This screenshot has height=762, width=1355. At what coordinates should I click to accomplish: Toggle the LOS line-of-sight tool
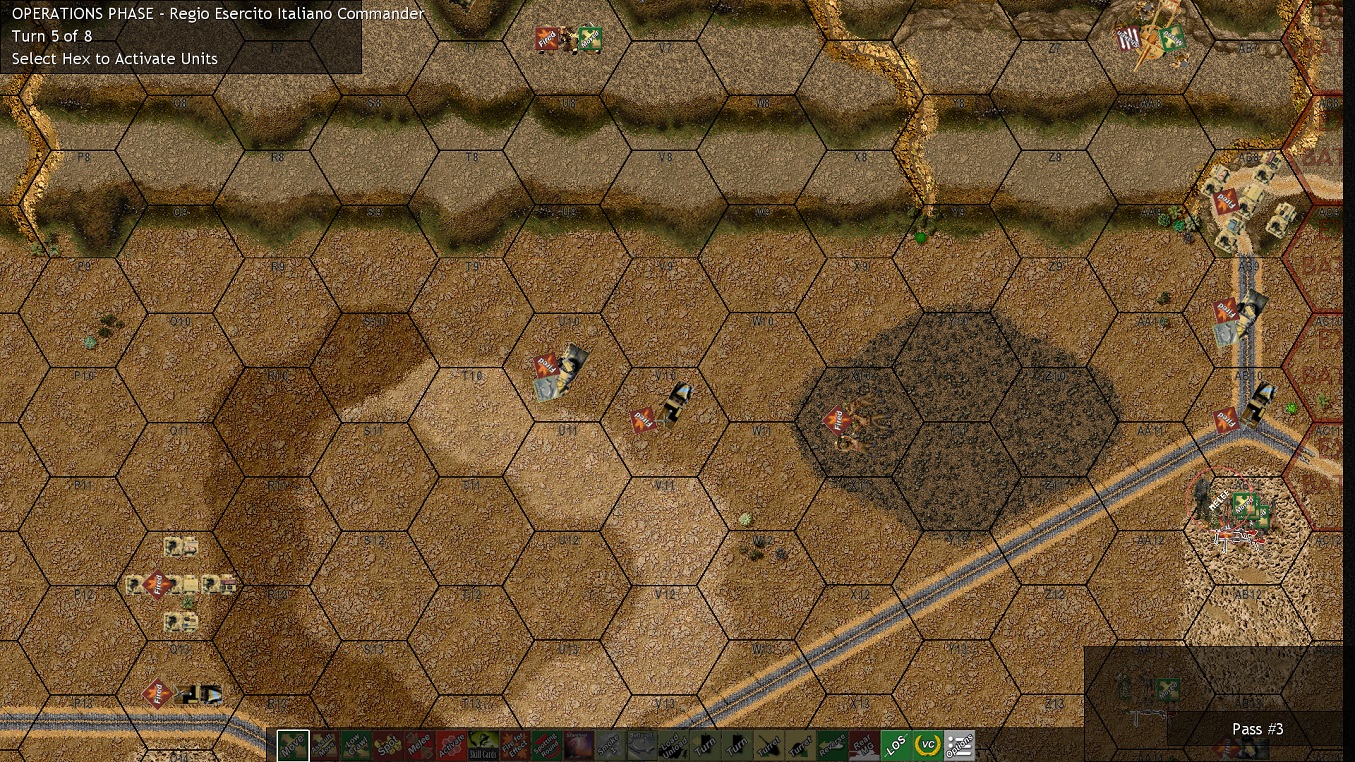896,745
